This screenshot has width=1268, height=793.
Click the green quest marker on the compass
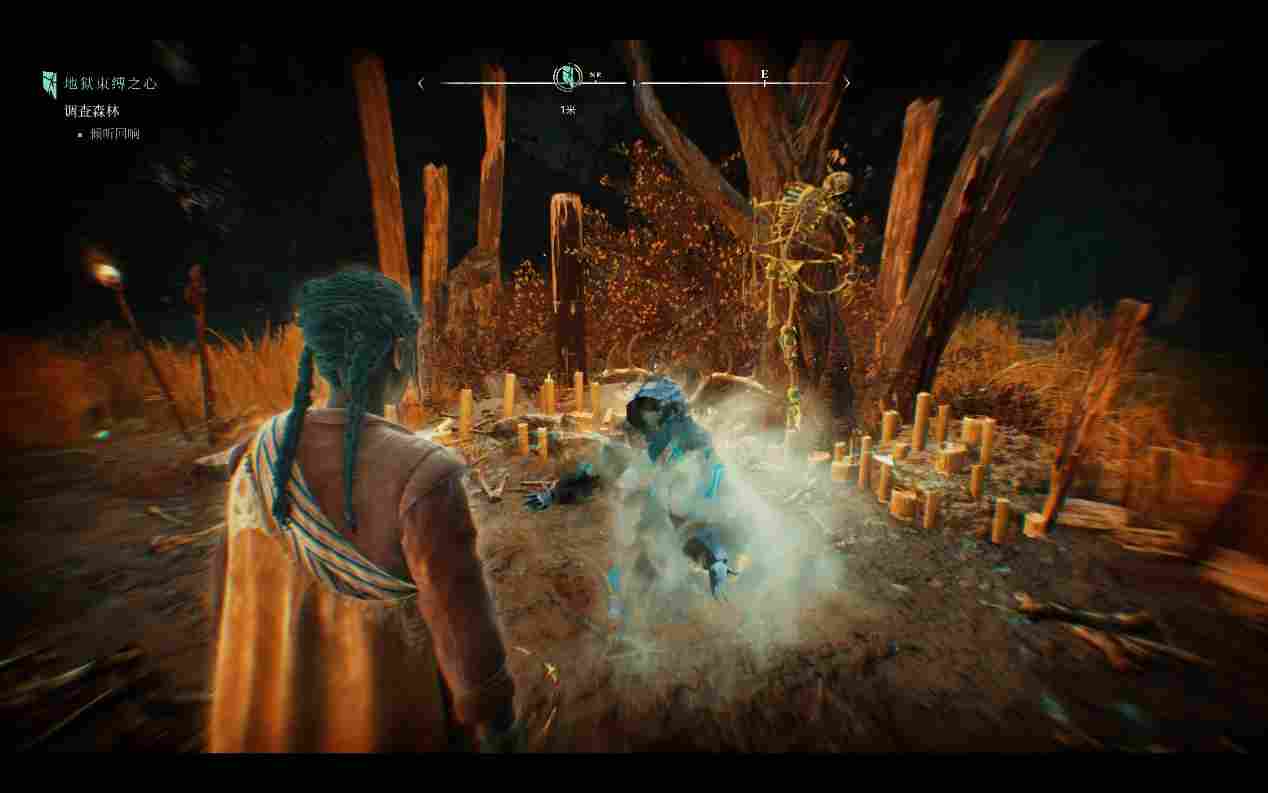pyautogui.click(x=568, y=78)
